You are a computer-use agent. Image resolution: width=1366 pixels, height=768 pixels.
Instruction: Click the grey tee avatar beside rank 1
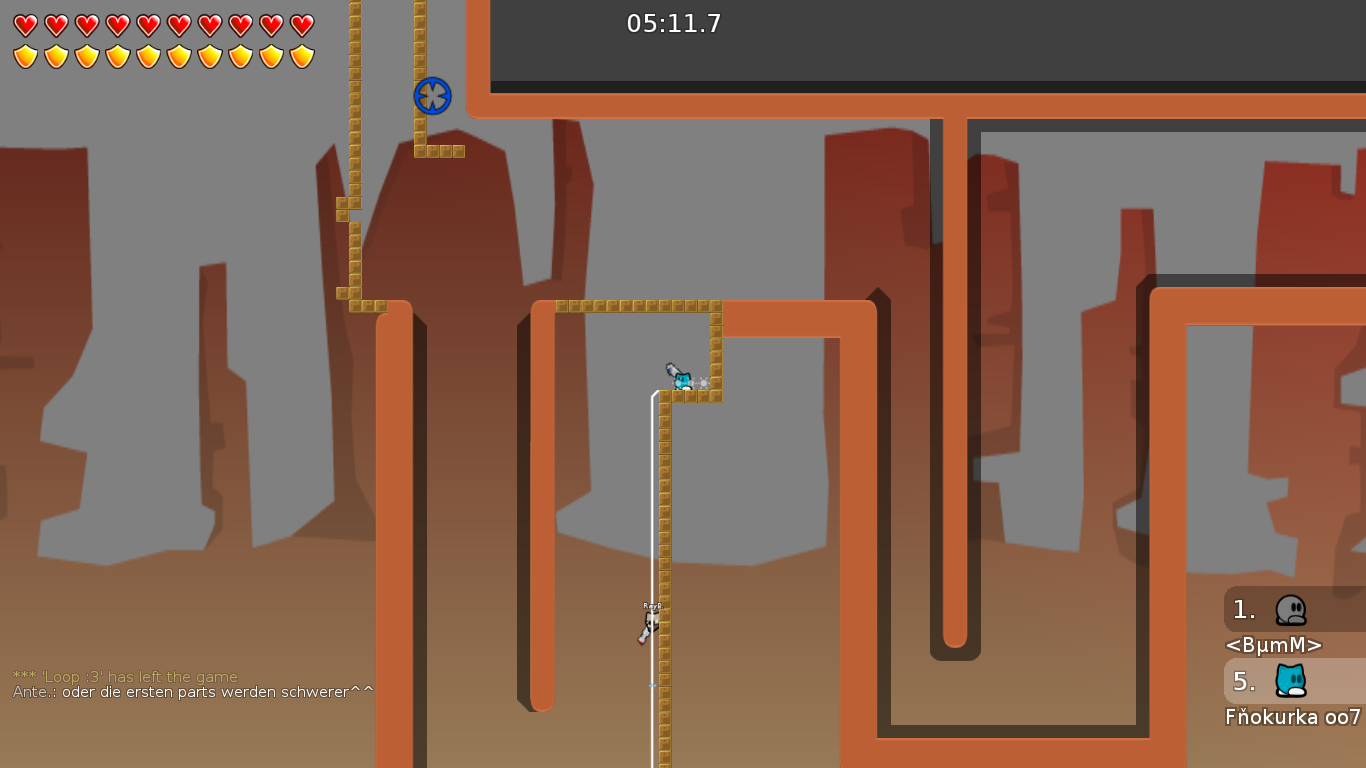click(x=1292, y=609)
